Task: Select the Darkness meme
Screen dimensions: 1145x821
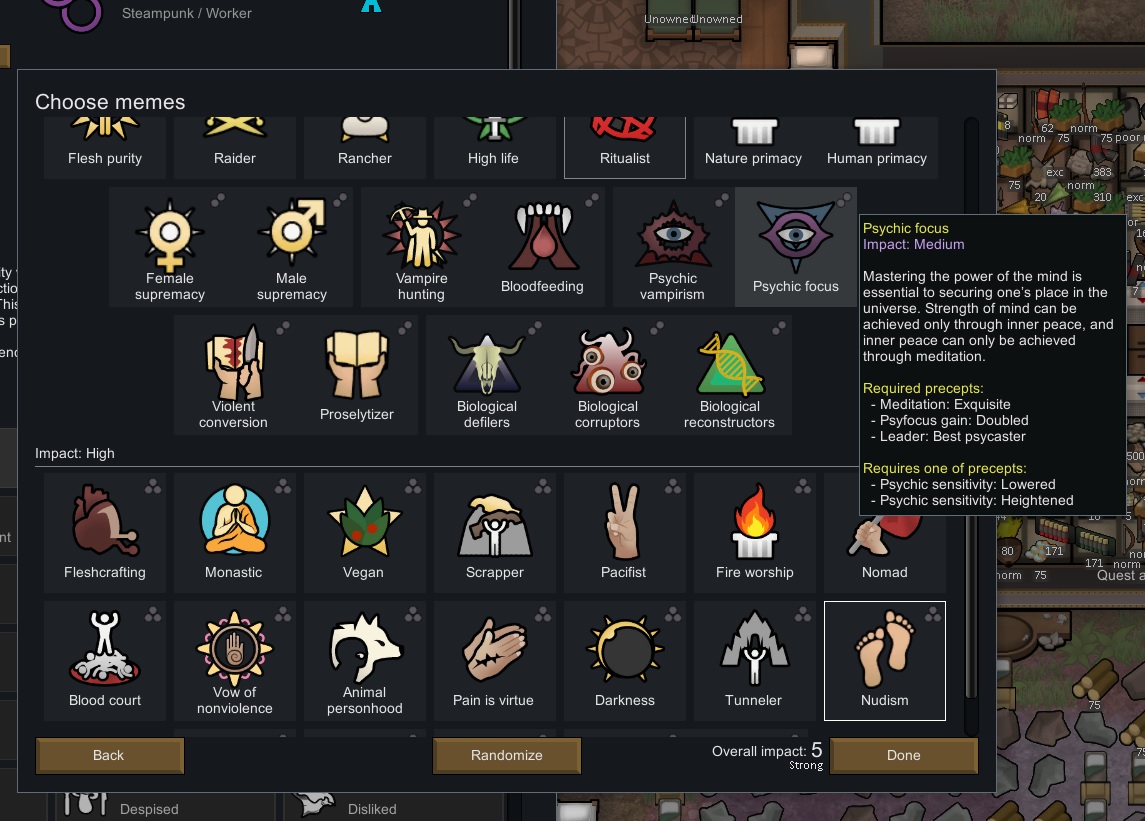Action: point(625,660)
